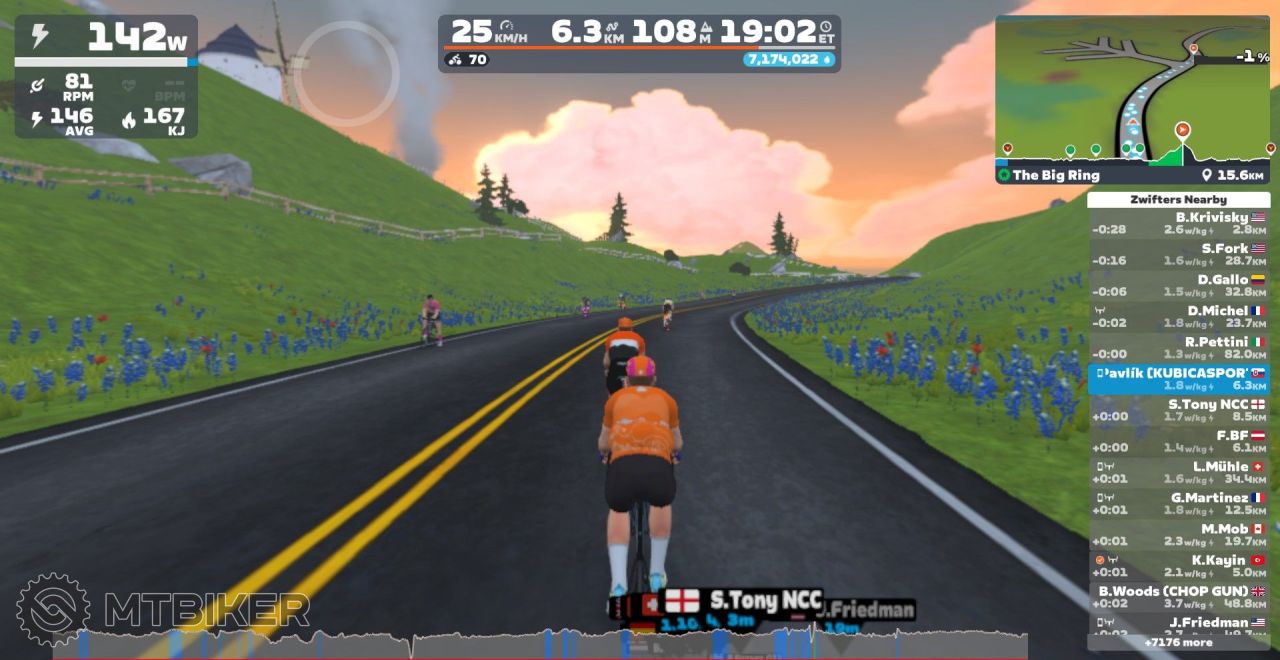This screenshot has width=1280, height=660.
Task: Select M.Mob in the riders list
Action: [x=1178, y=534]
